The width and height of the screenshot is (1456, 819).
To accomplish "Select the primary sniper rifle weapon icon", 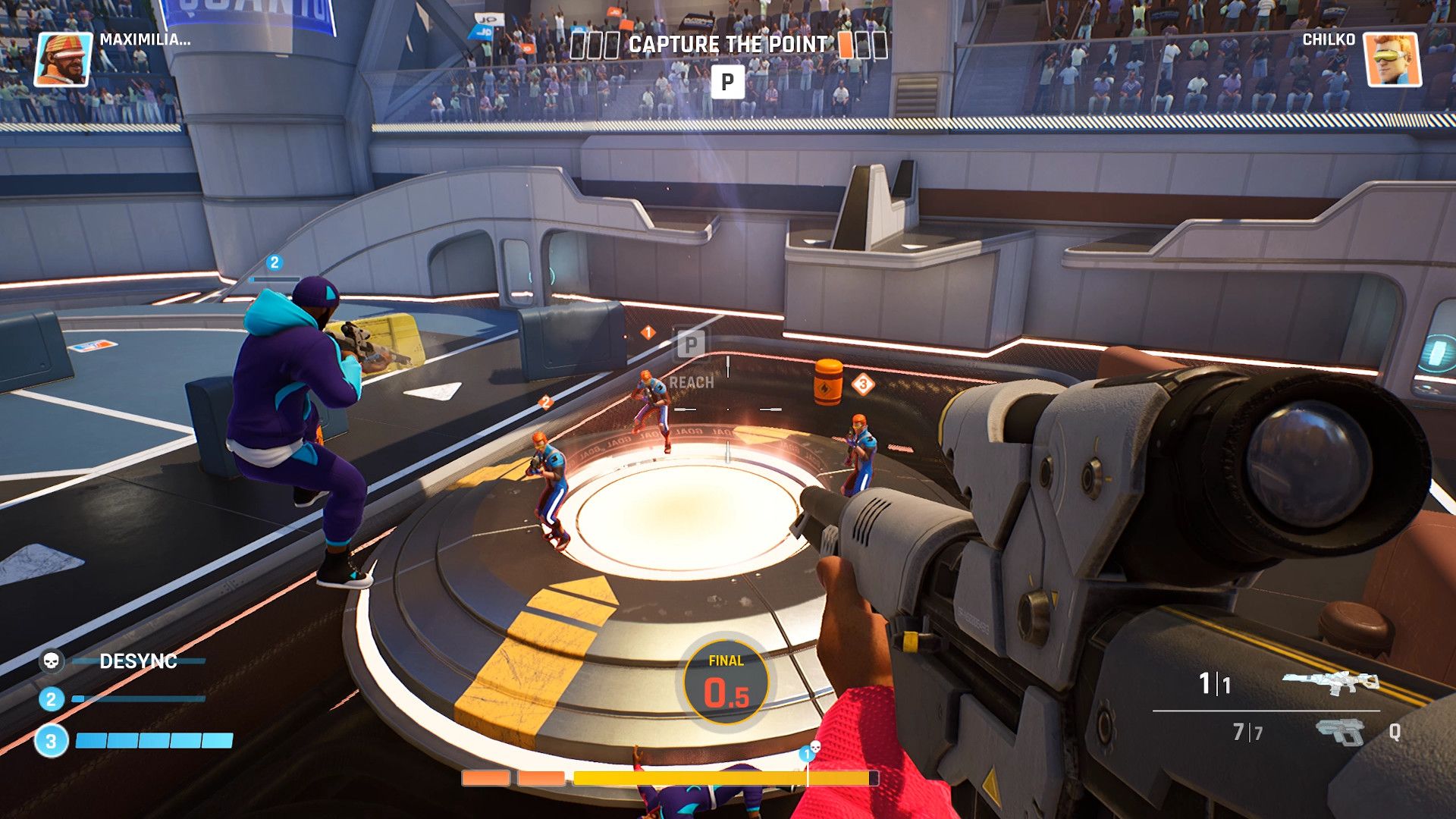I will 1330,682.
